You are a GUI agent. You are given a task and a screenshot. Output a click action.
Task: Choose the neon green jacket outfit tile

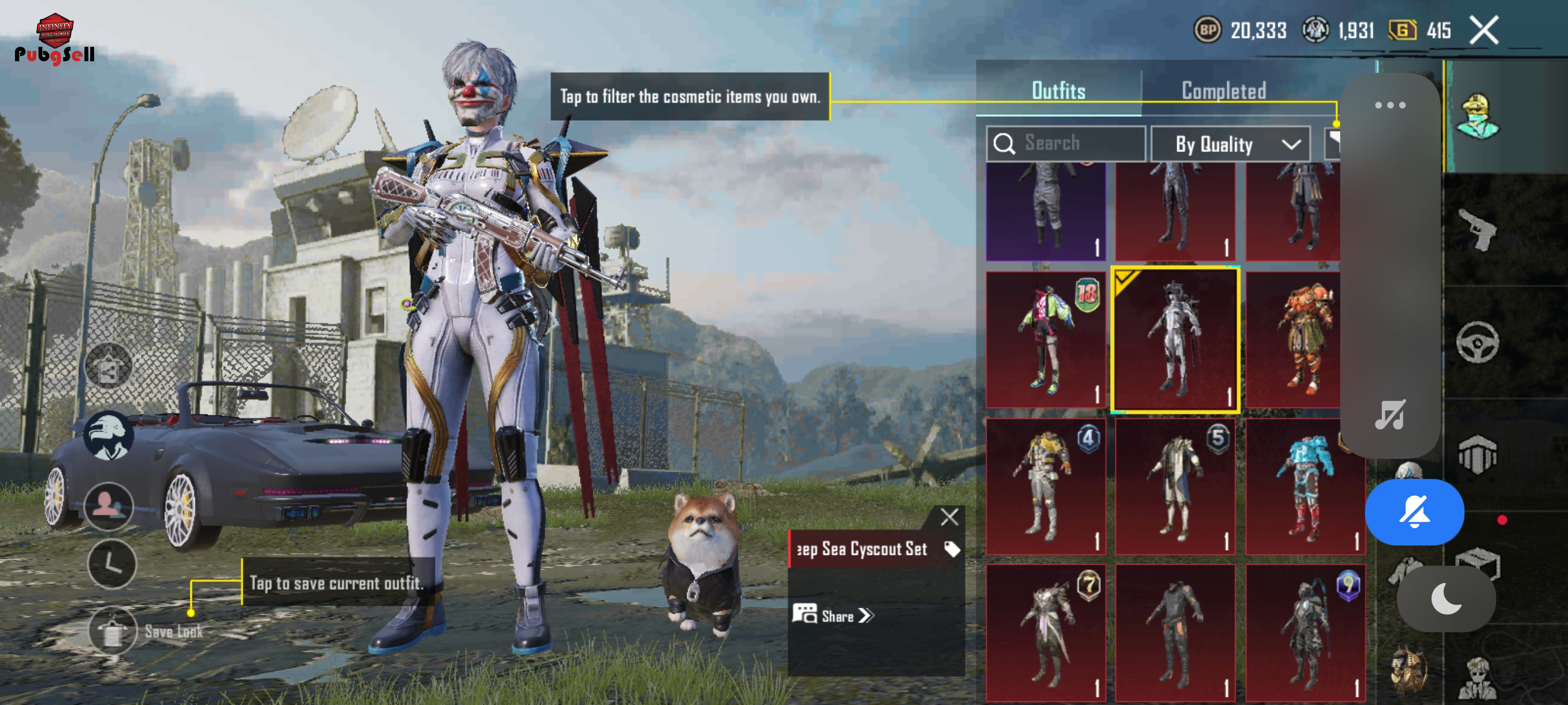(x=1045, y=339)
